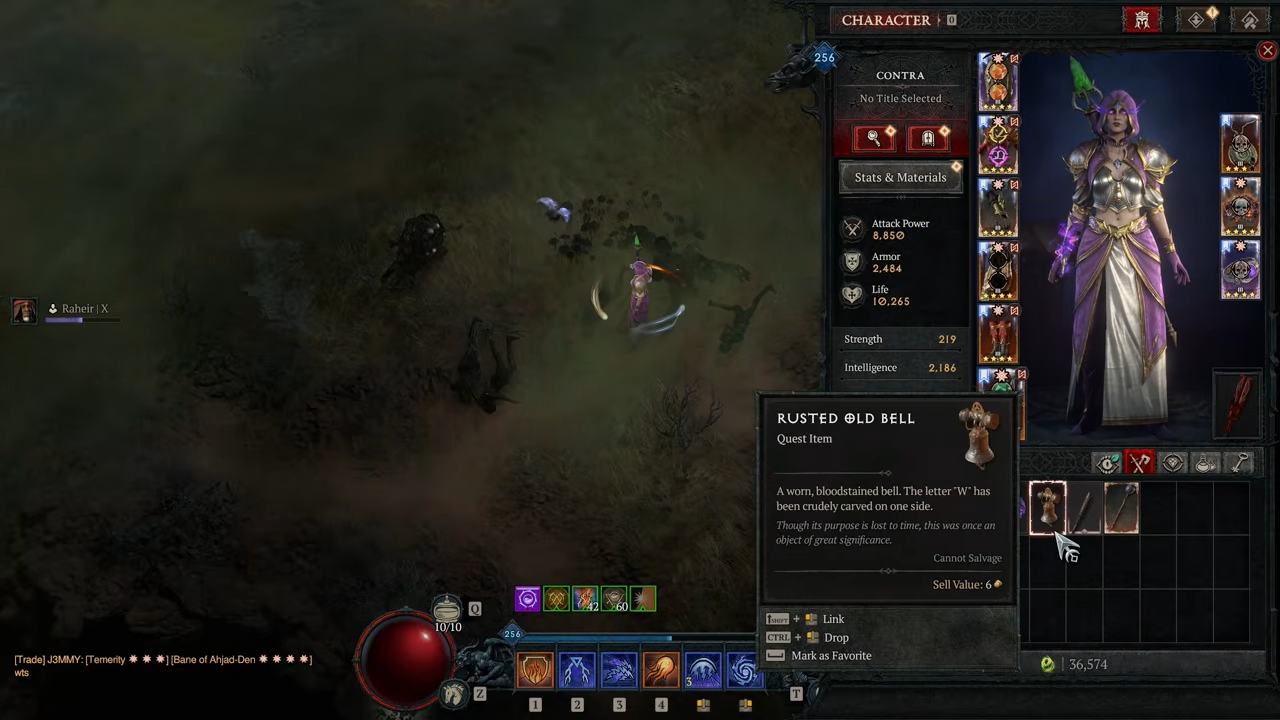Viewport: 1280px width, 720px height.
Task: Switch to the Equipment inventory tab
Action: pyautogui.click(x=1140, y=463)
